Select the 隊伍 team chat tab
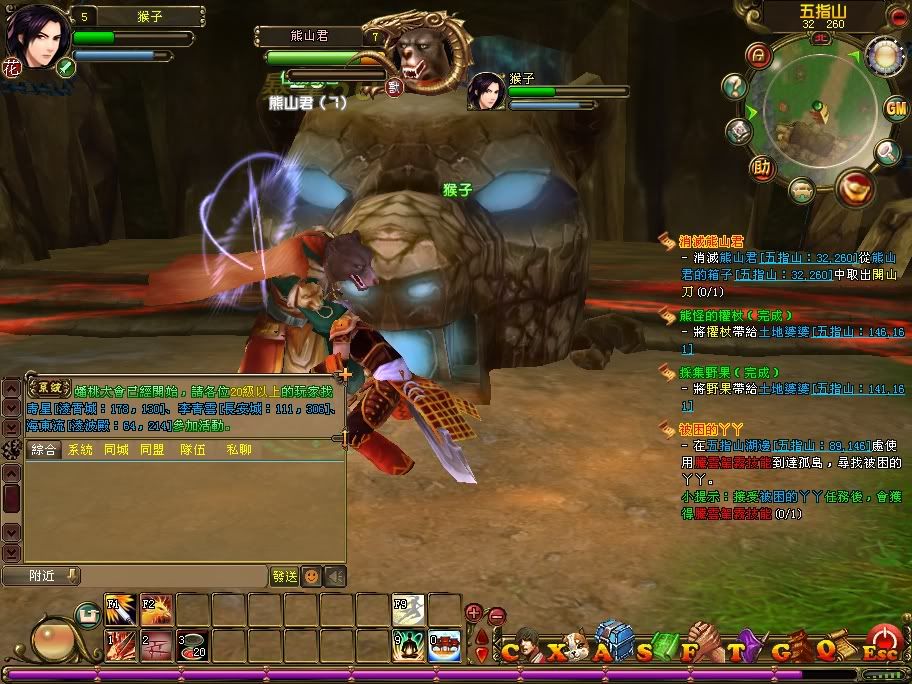This screenshot has height=684, width=912. 192,450
